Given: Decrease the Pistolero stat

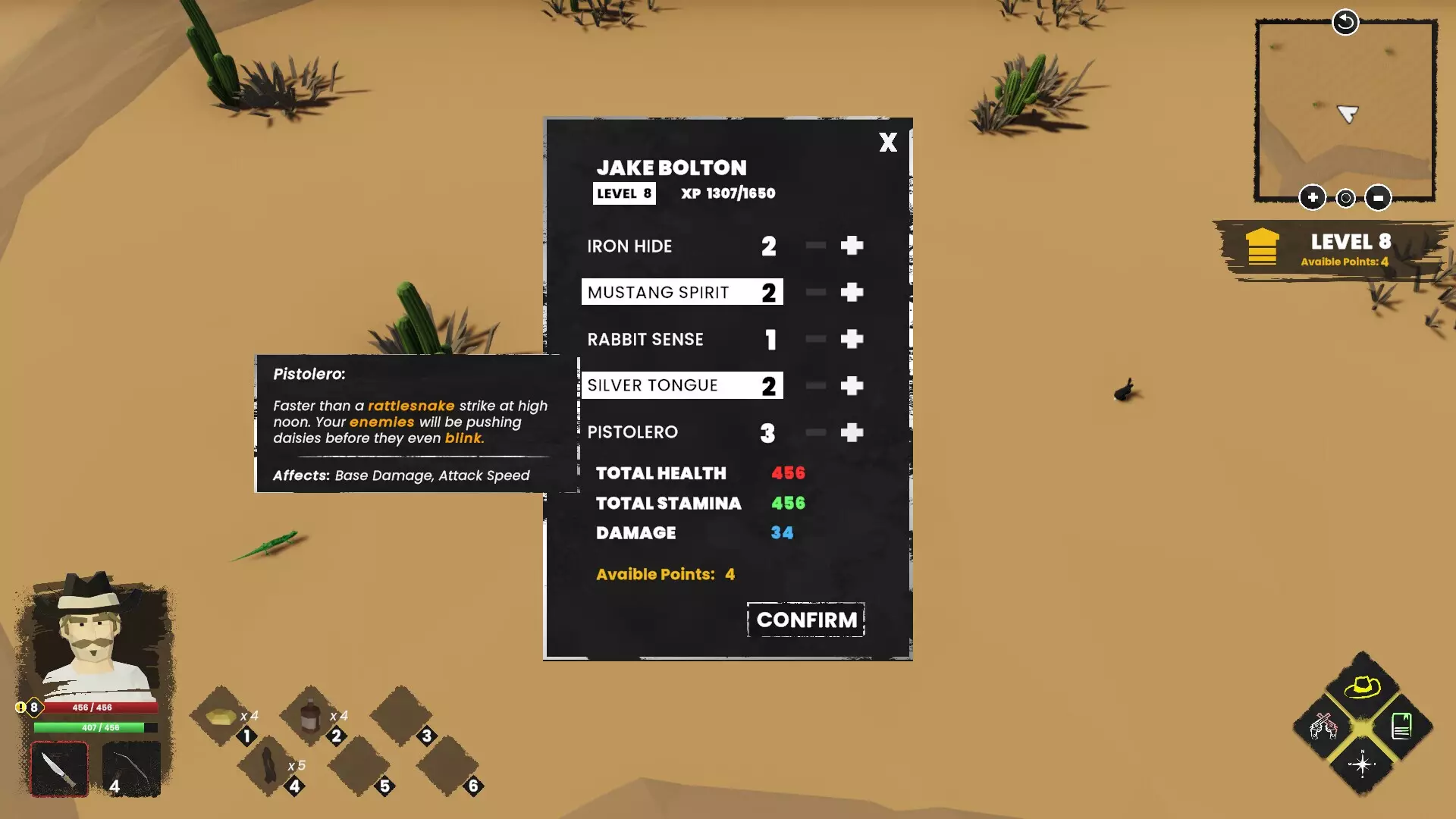Looking at the screenshot, I should coord(815,432).
